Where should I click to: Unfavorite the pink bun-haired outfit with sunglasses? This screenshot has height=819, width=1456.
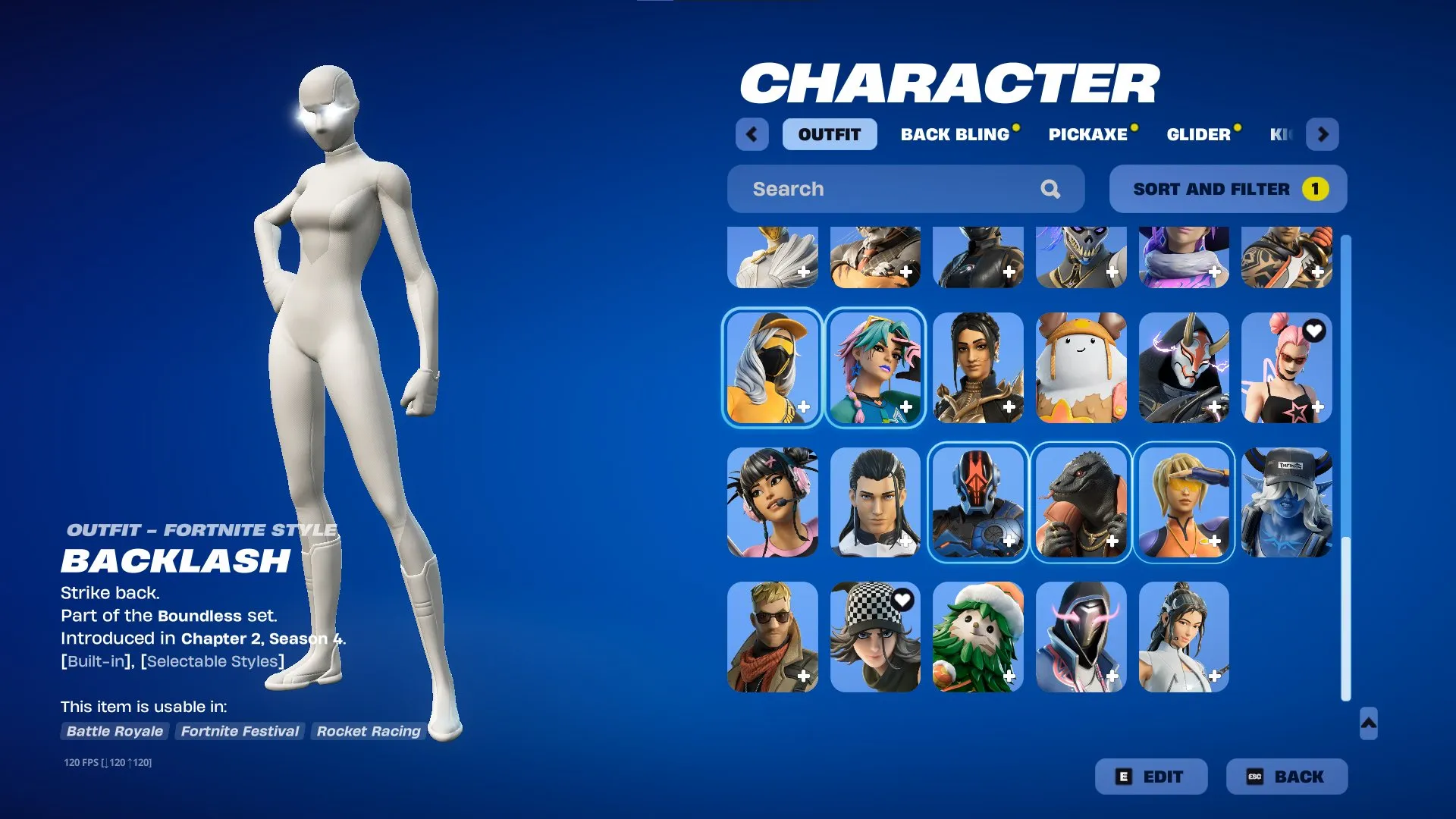[x=1312, y=331]
